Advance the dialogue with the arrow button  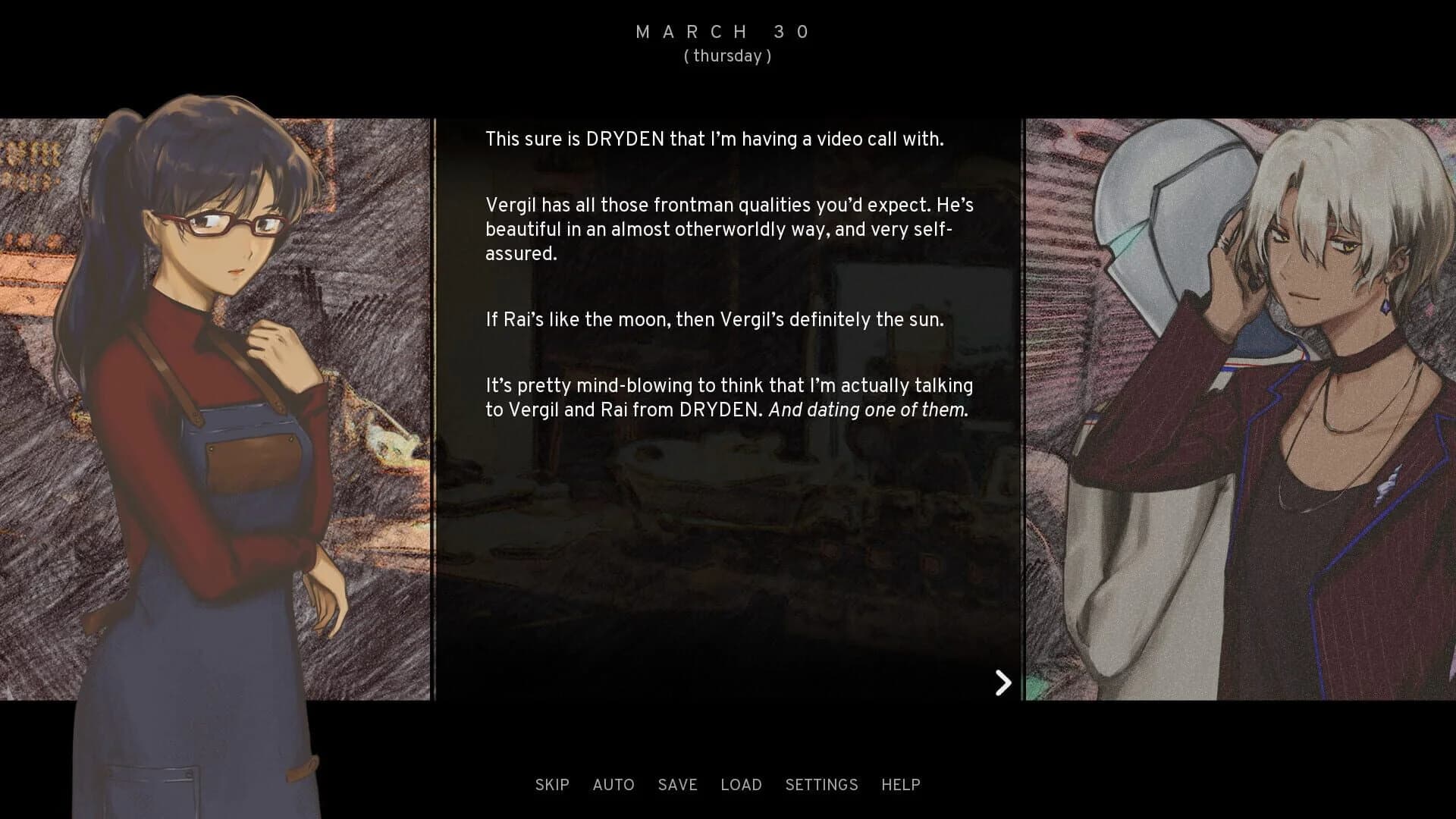point(1003,682)
